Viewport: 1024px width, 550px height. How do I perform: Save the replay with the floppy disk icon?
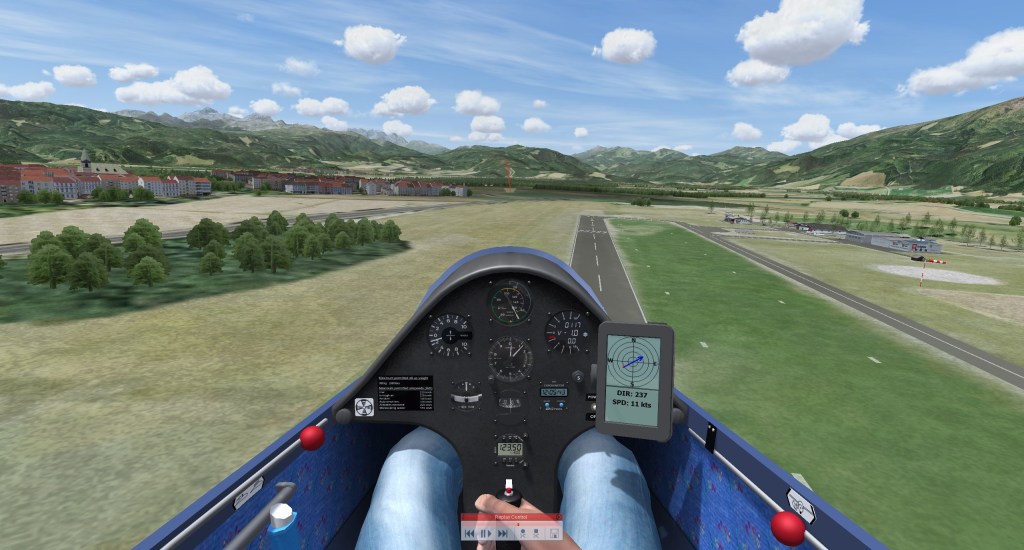coord(554,534)
